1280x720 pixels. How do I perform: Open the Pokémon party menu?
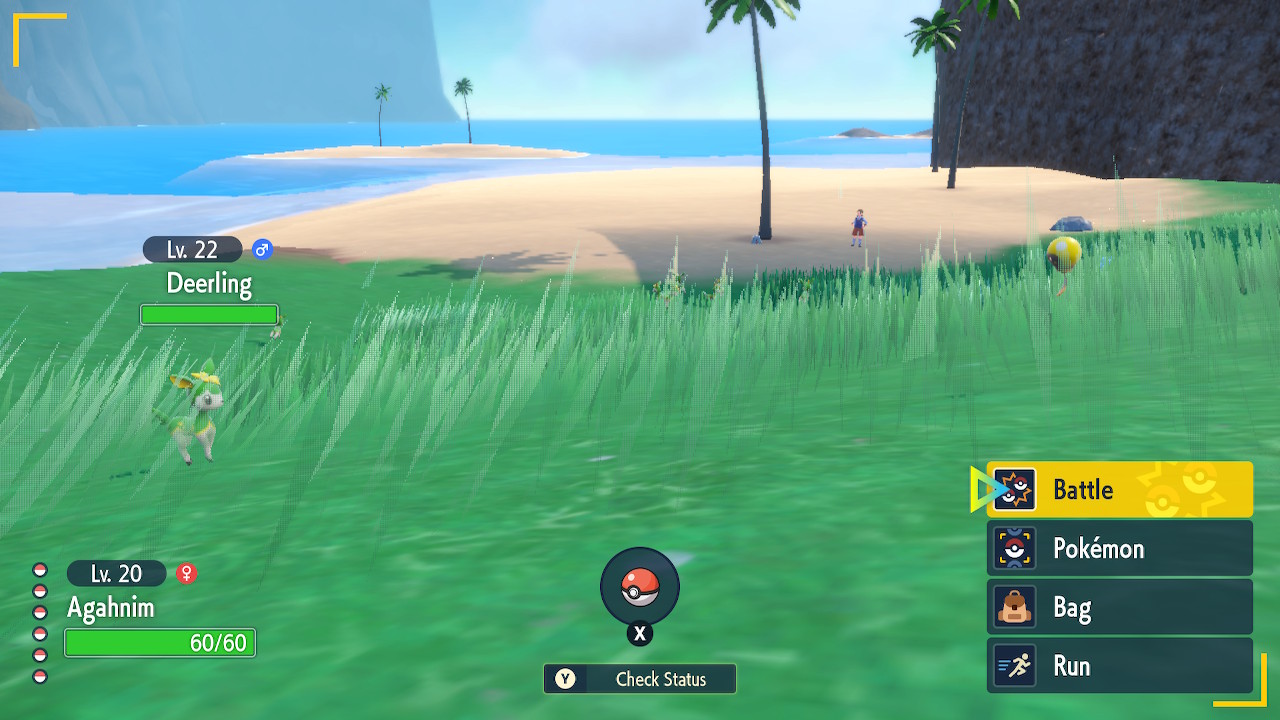1119,548
